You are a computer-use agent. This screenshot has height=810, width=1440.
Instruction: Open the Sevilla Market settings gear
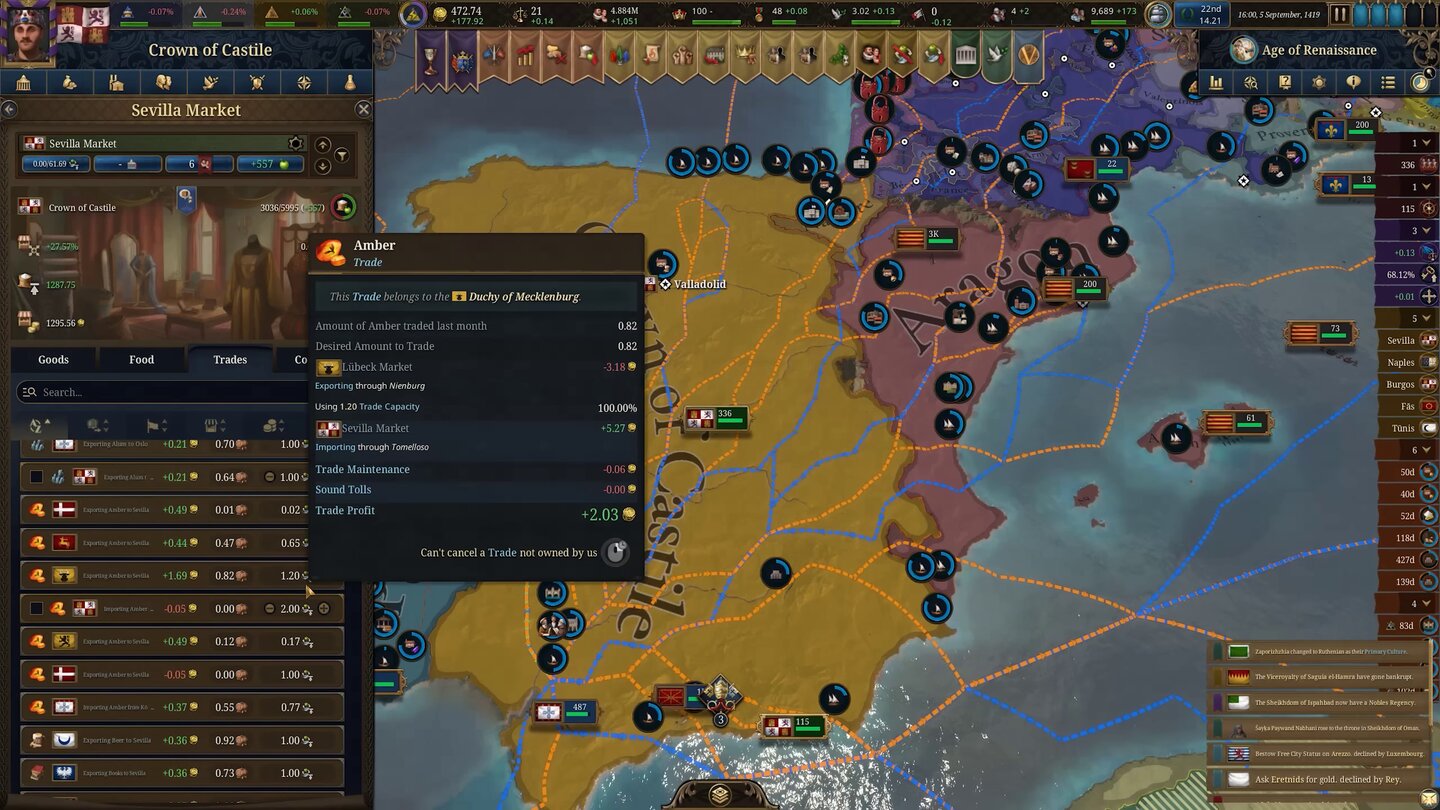296,144
